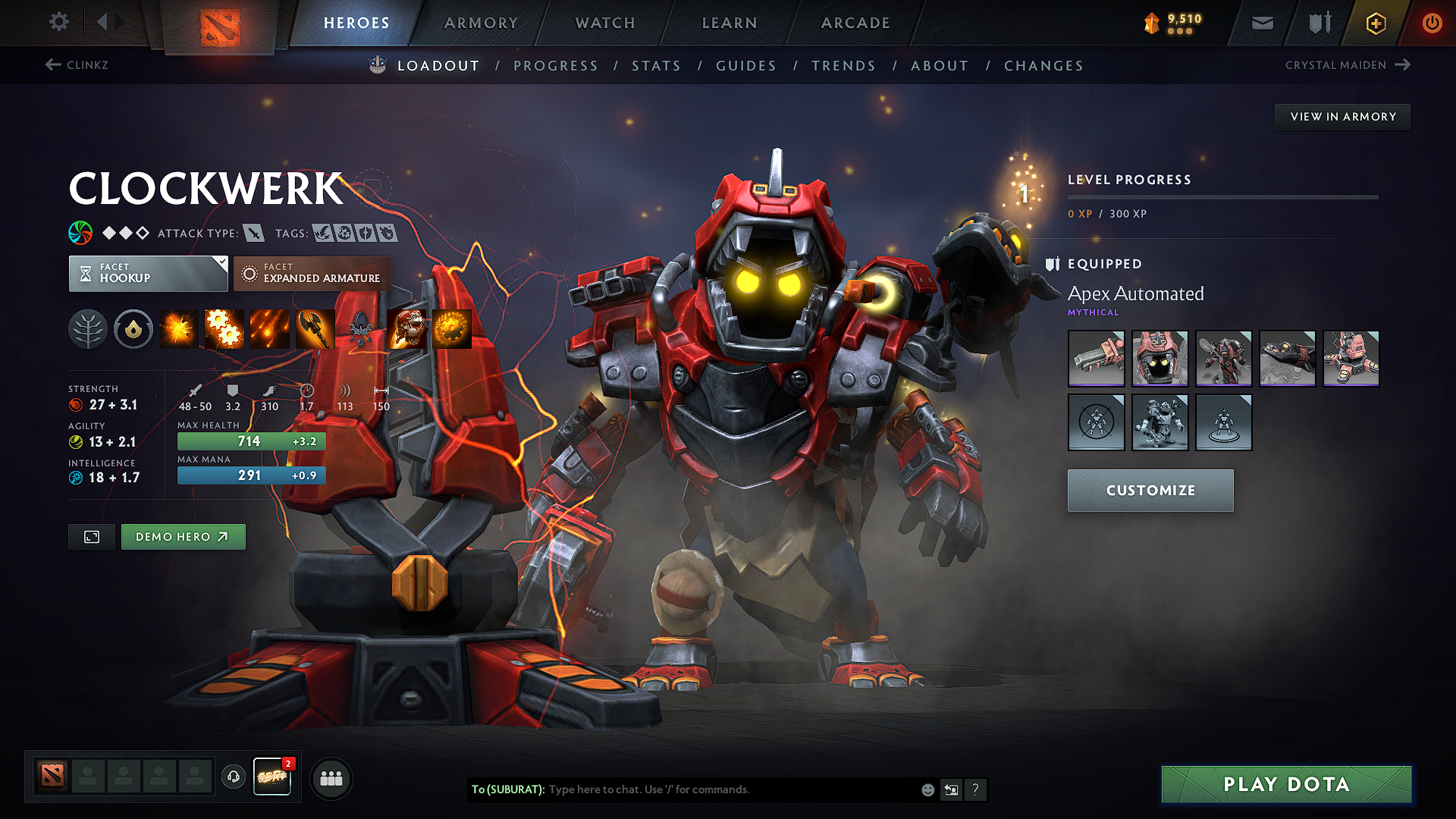The image size is (1456, 819).
Task: Click the Rocket Flare ability icon
Action: pyautogui.click(x=271, y=328)
